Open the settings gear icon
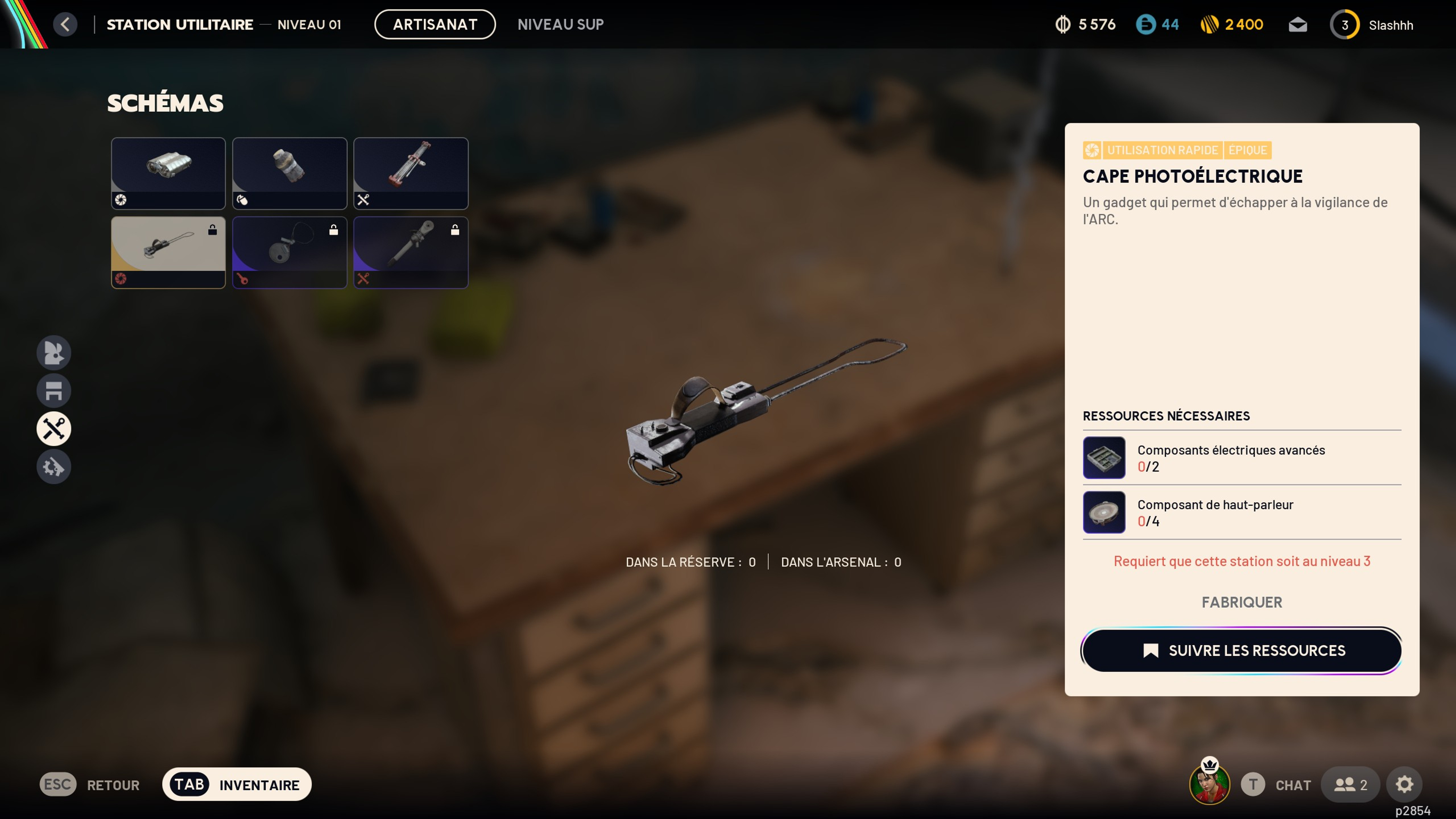This screenshot has width=1456, height=819. pos(1404,785)
